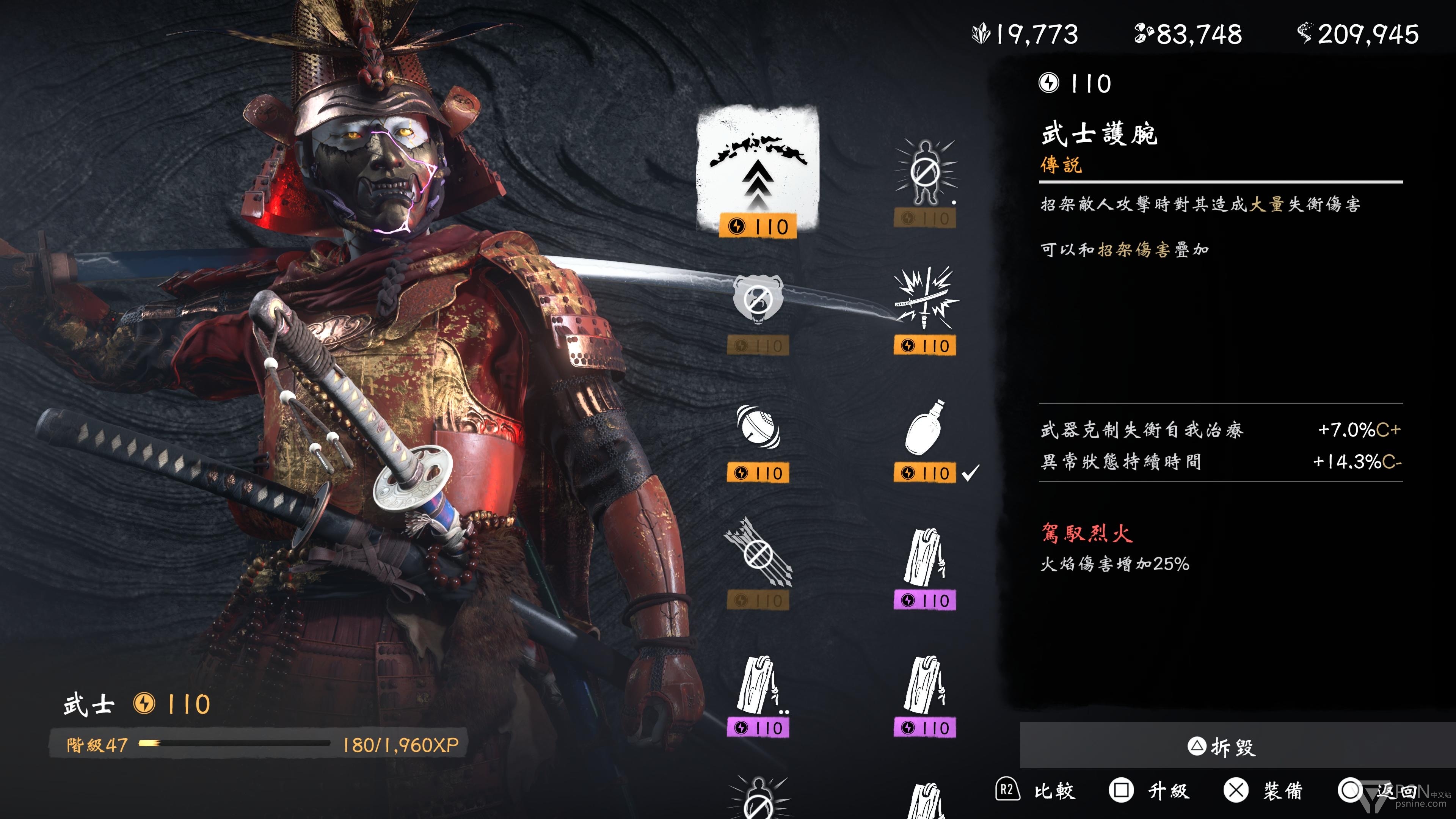Pick the round bell gear item
The width and height of the screenshot is (1456, 819).
tap(758, 428)
